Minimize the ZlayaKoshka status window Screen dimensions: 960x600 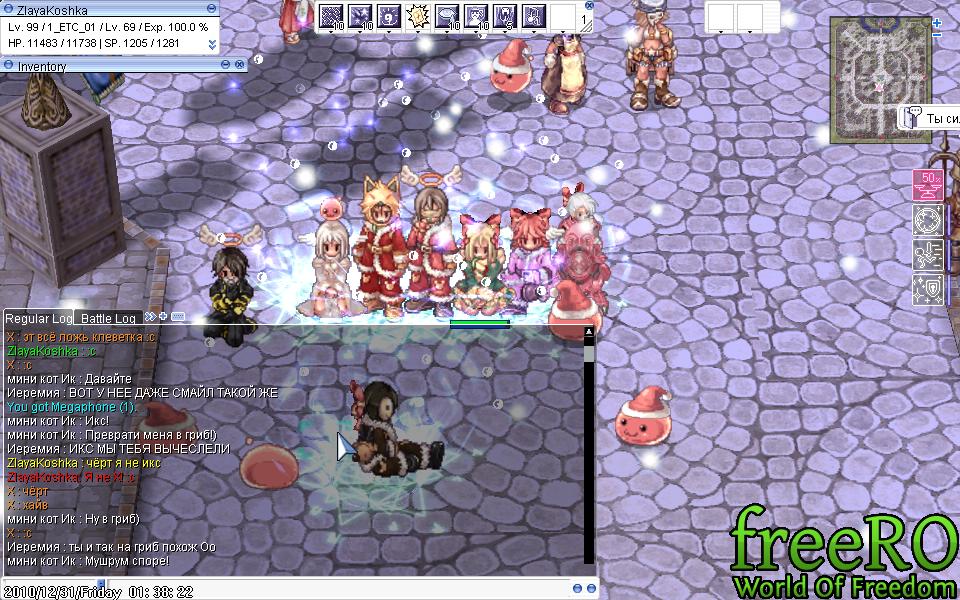pos(212,10)
